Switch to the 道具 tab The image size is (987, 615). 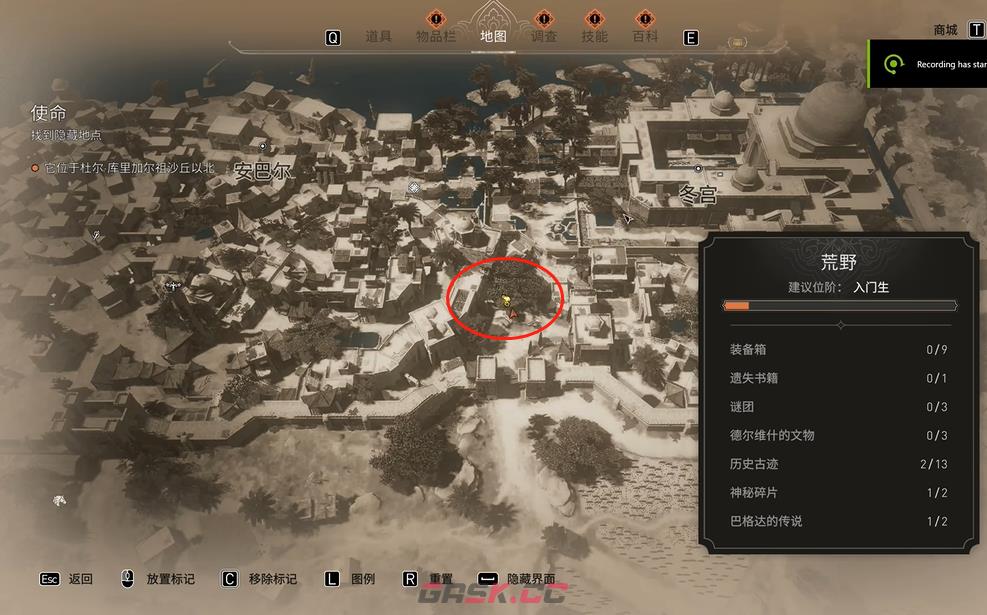pyautogui.click(x=378, y=37)
